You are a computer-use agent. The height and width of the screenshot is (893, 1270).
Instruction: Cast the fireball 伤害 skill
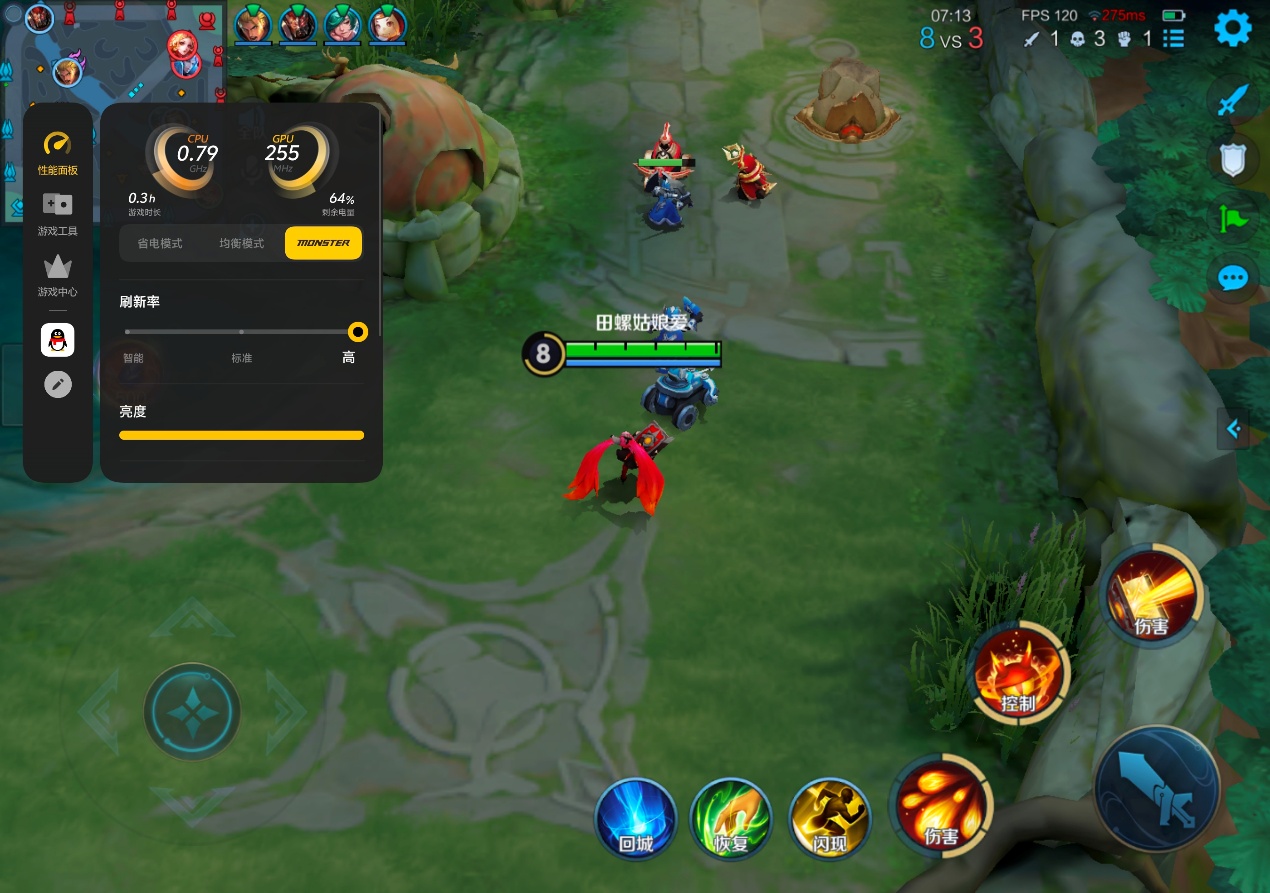[x=940, y=805]
